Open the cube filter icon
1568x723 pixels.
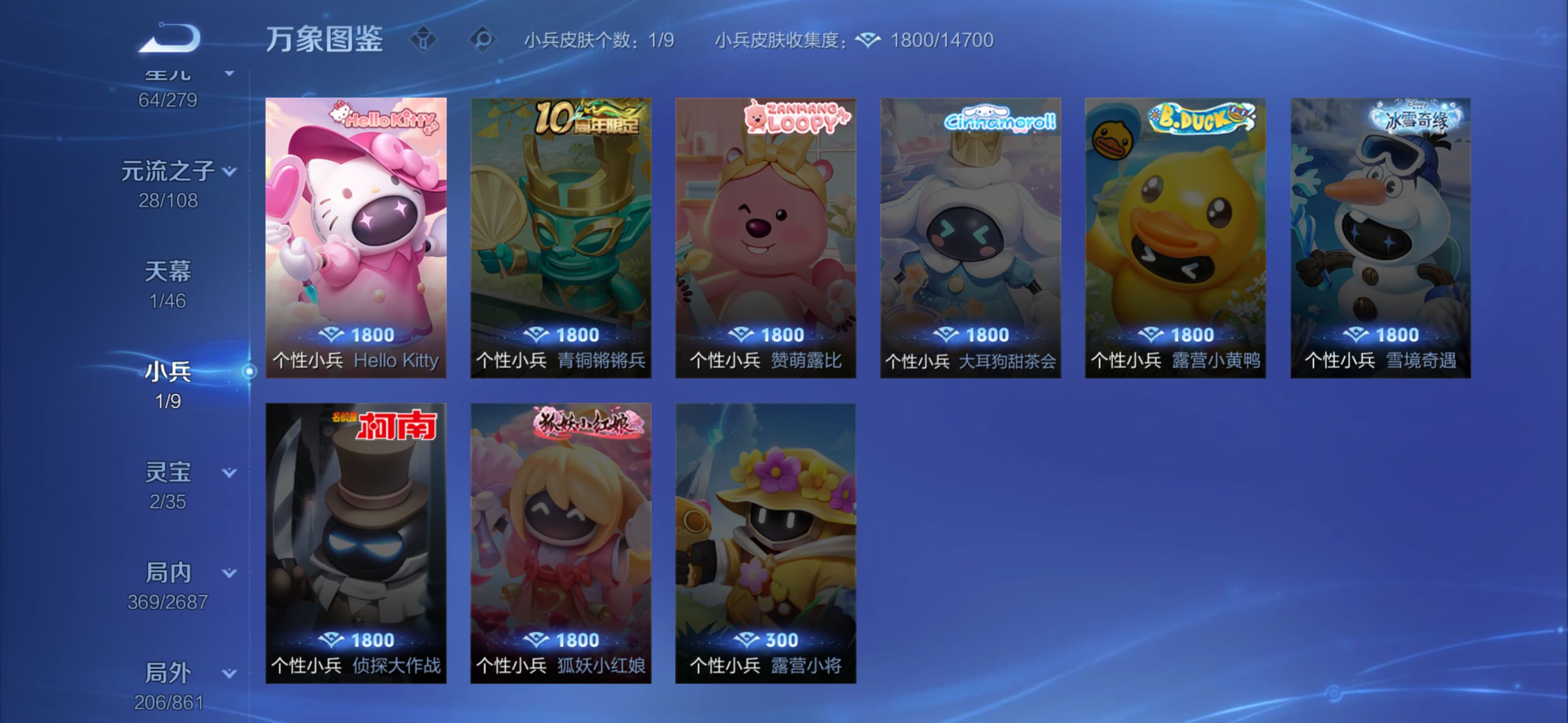pyautogui.click(x=423, y=40)
